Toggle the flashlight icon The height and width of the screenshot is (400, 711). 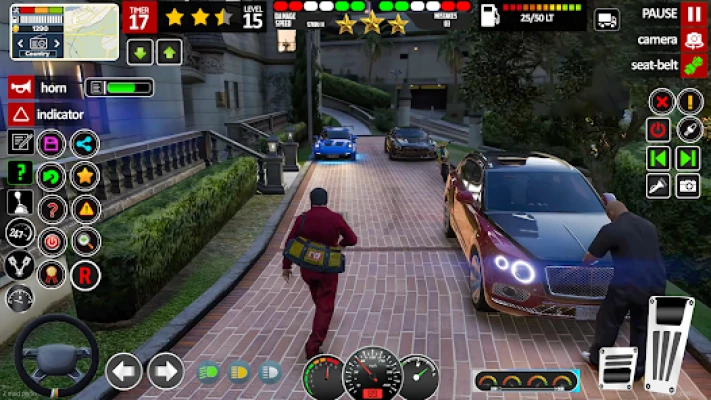658,185
